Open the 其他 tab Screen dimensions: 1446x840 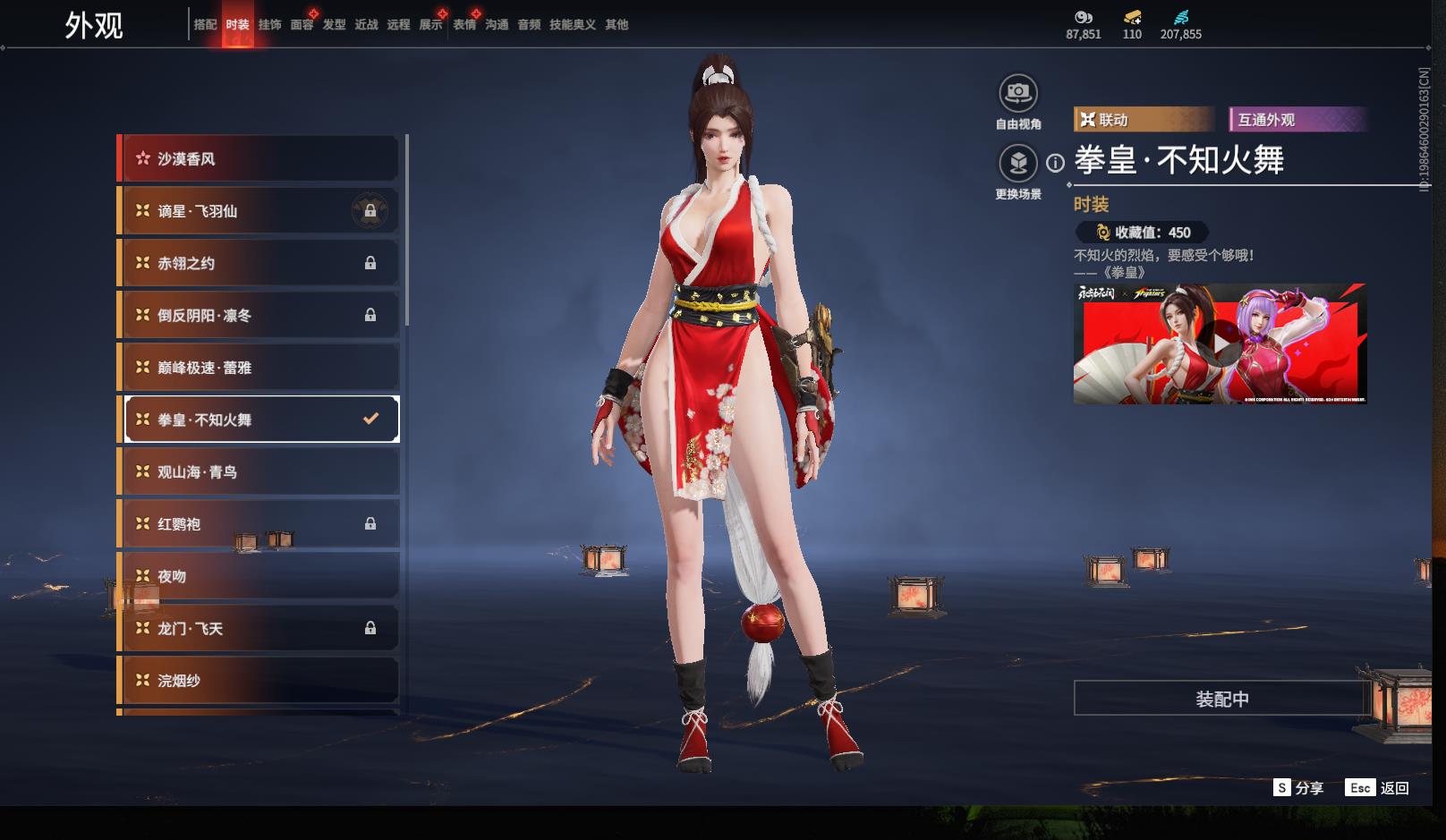coord(617,25)
